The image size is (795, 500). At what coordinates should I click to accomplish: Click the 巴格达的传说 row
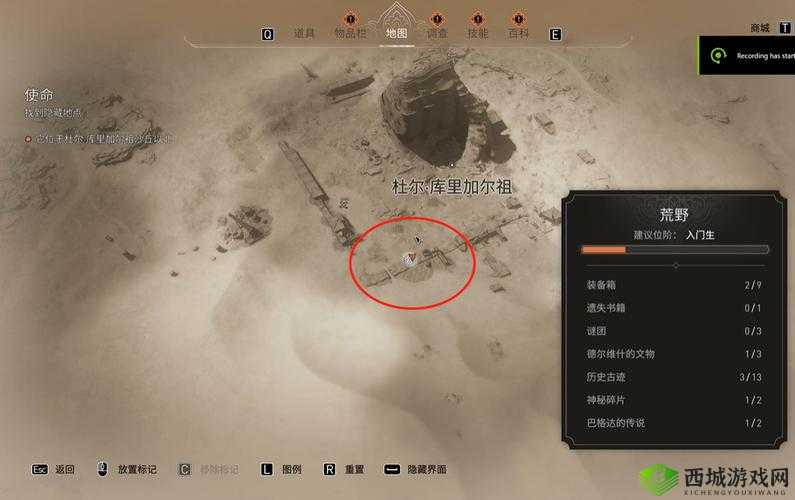coord(676,423)
